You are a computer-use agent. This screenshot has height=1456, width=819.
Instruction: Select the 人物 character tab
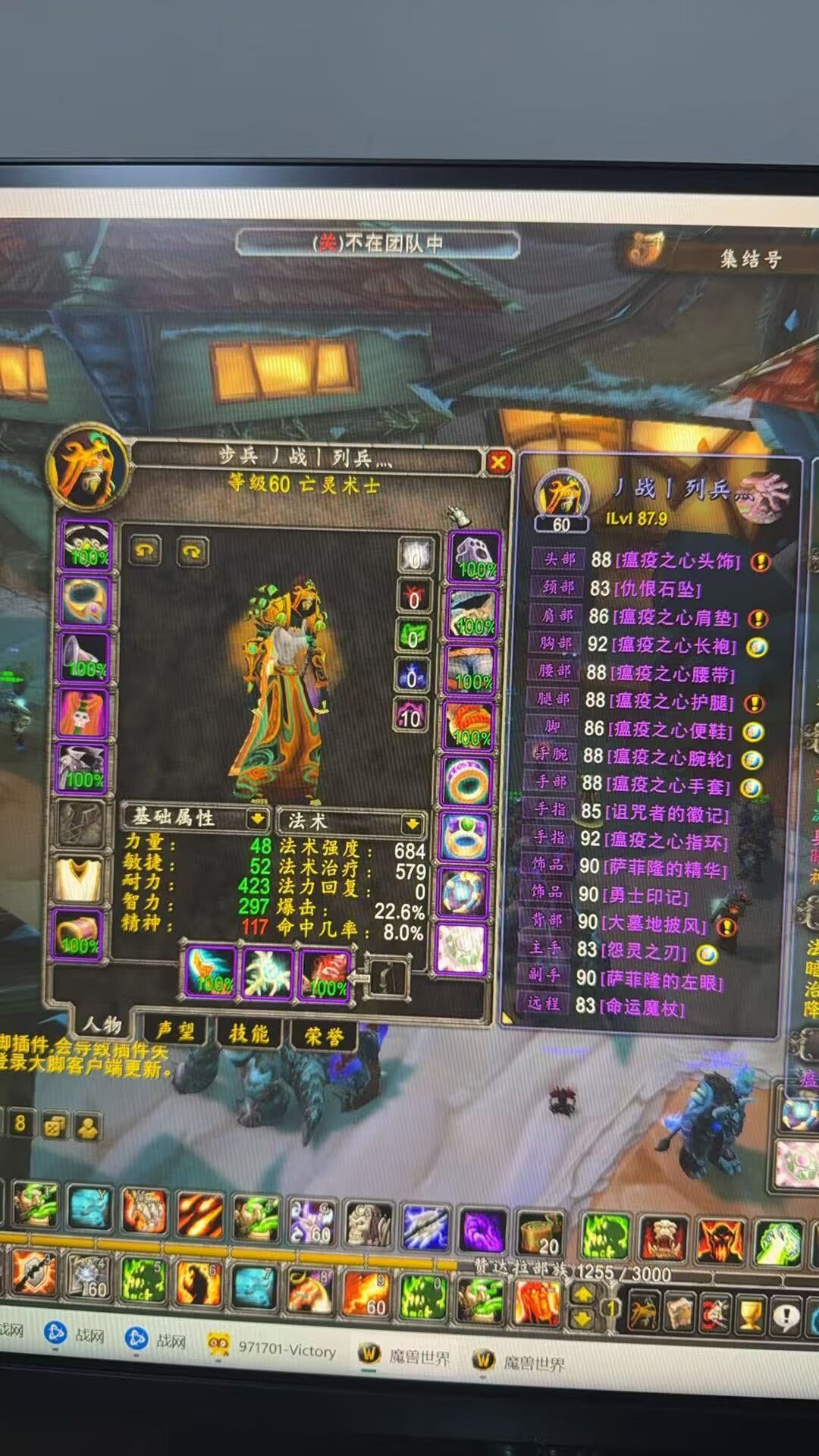point(102,1025)
